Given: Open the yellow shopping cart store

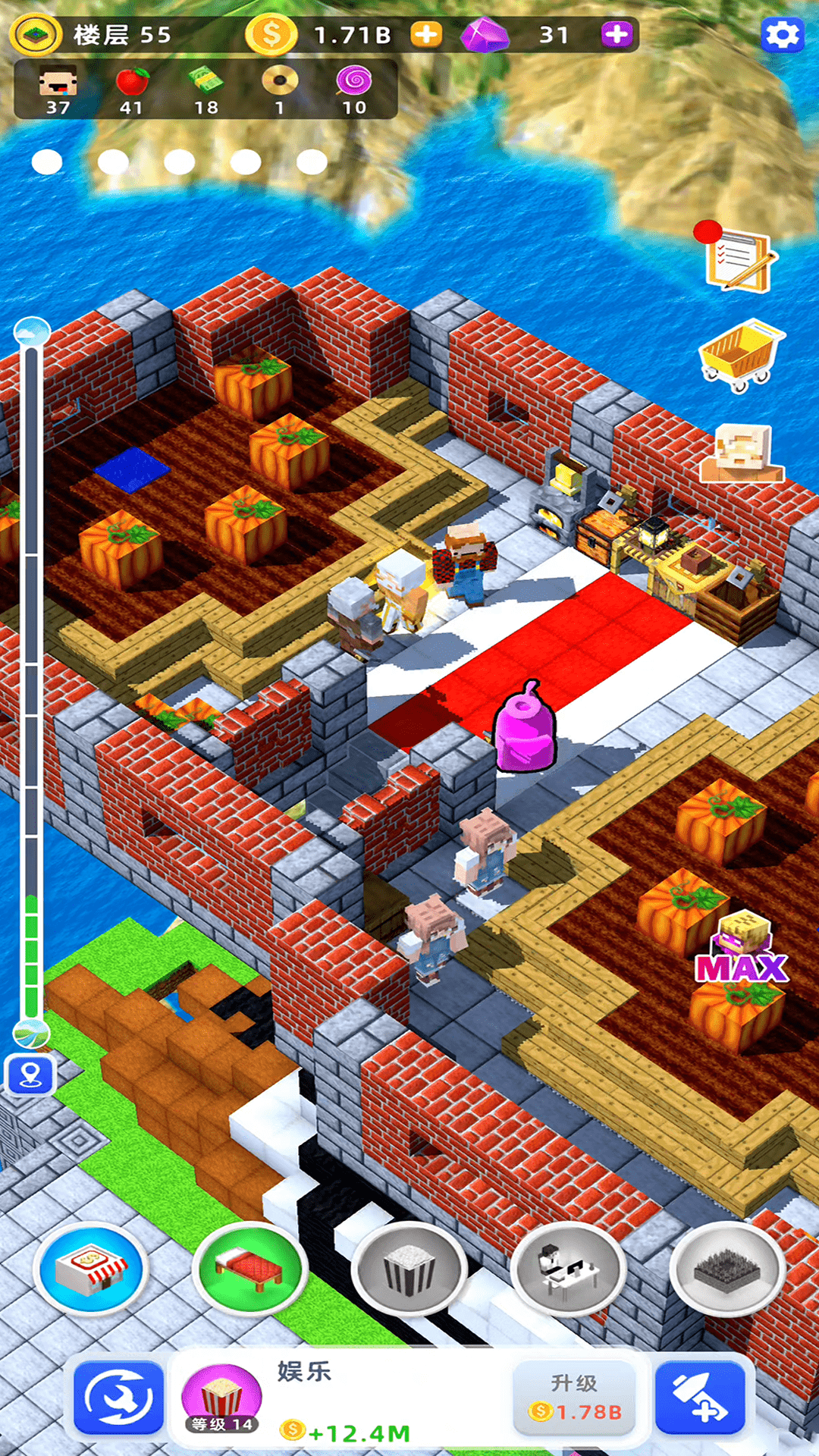Looking at the screenshot, I should click(740, 355).
